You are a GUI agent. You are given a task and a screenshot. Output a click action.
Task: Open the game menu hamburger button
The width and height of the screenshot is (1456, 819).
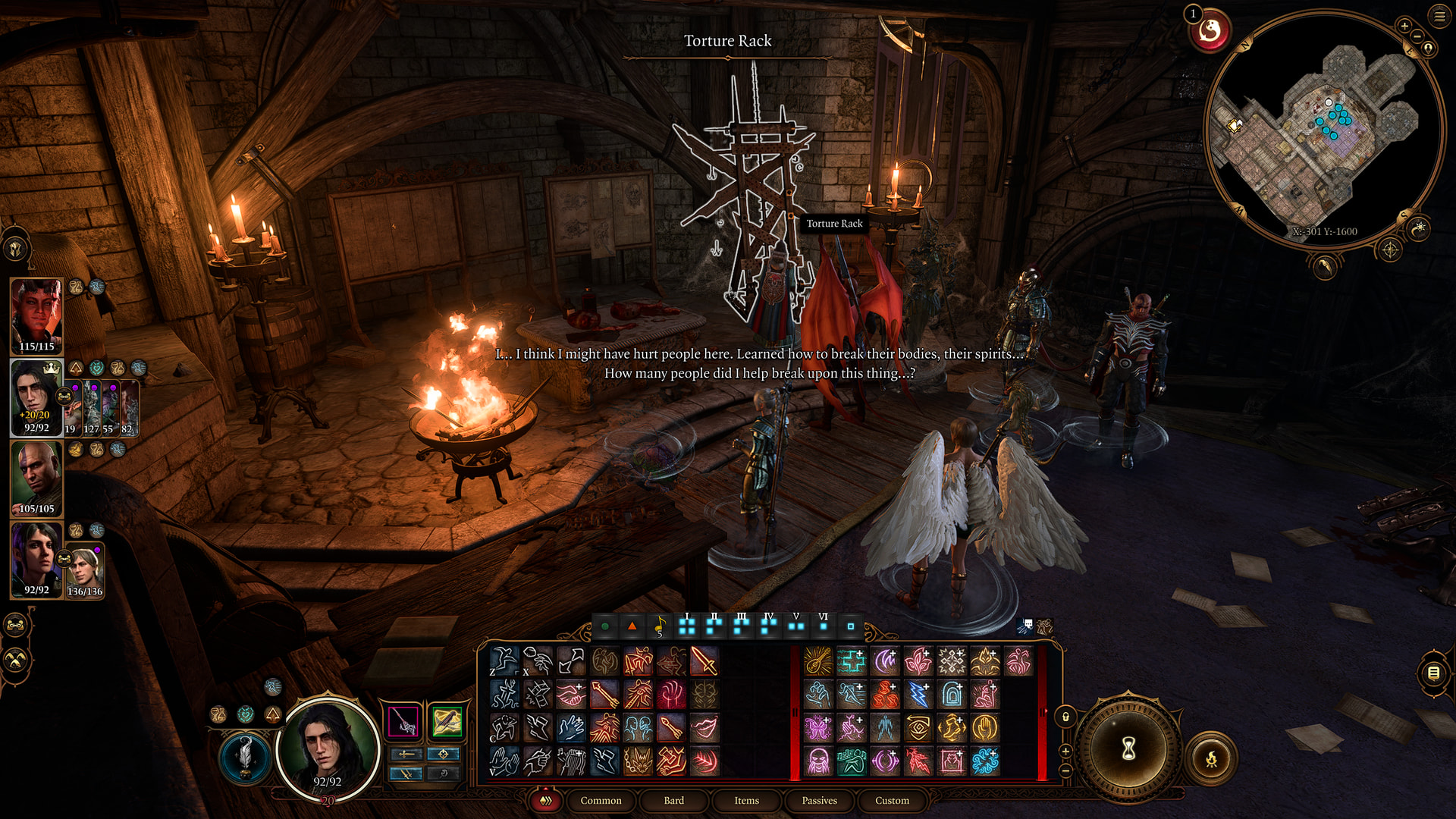1439,16
